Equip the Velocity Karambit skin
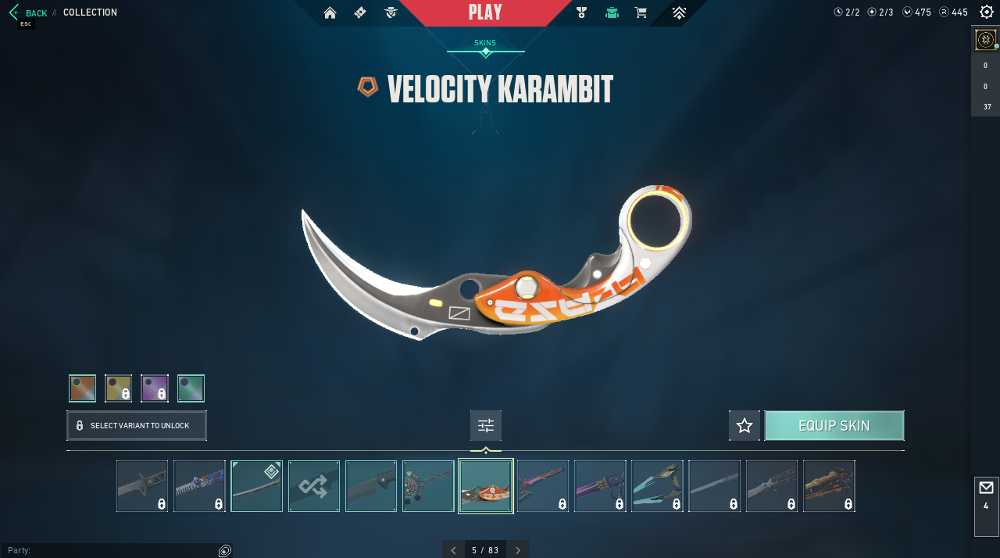 [x=834, y=425]
